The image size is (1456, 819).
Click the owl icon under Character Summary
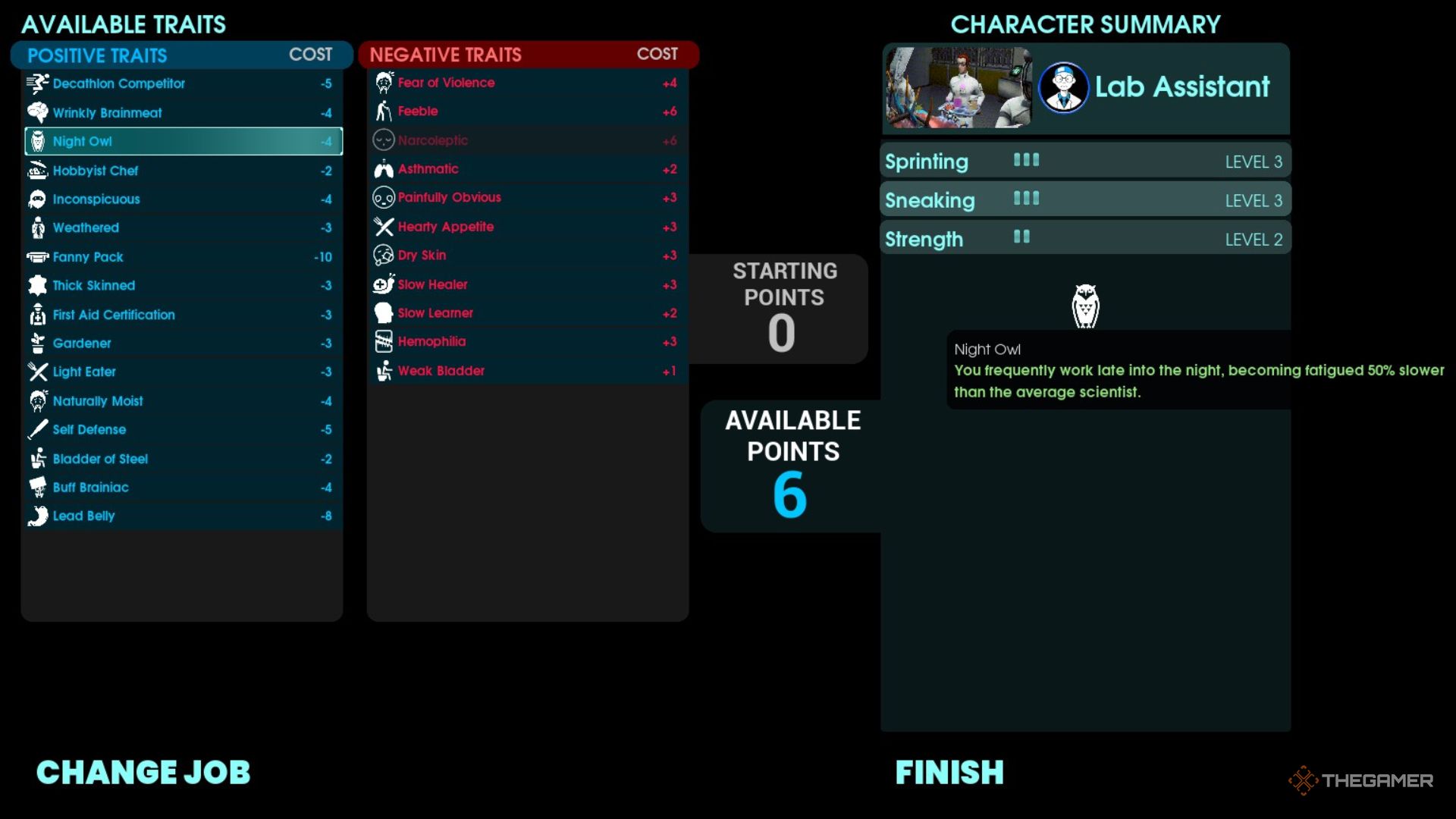pyautogui.click(x=1086, y=306)
